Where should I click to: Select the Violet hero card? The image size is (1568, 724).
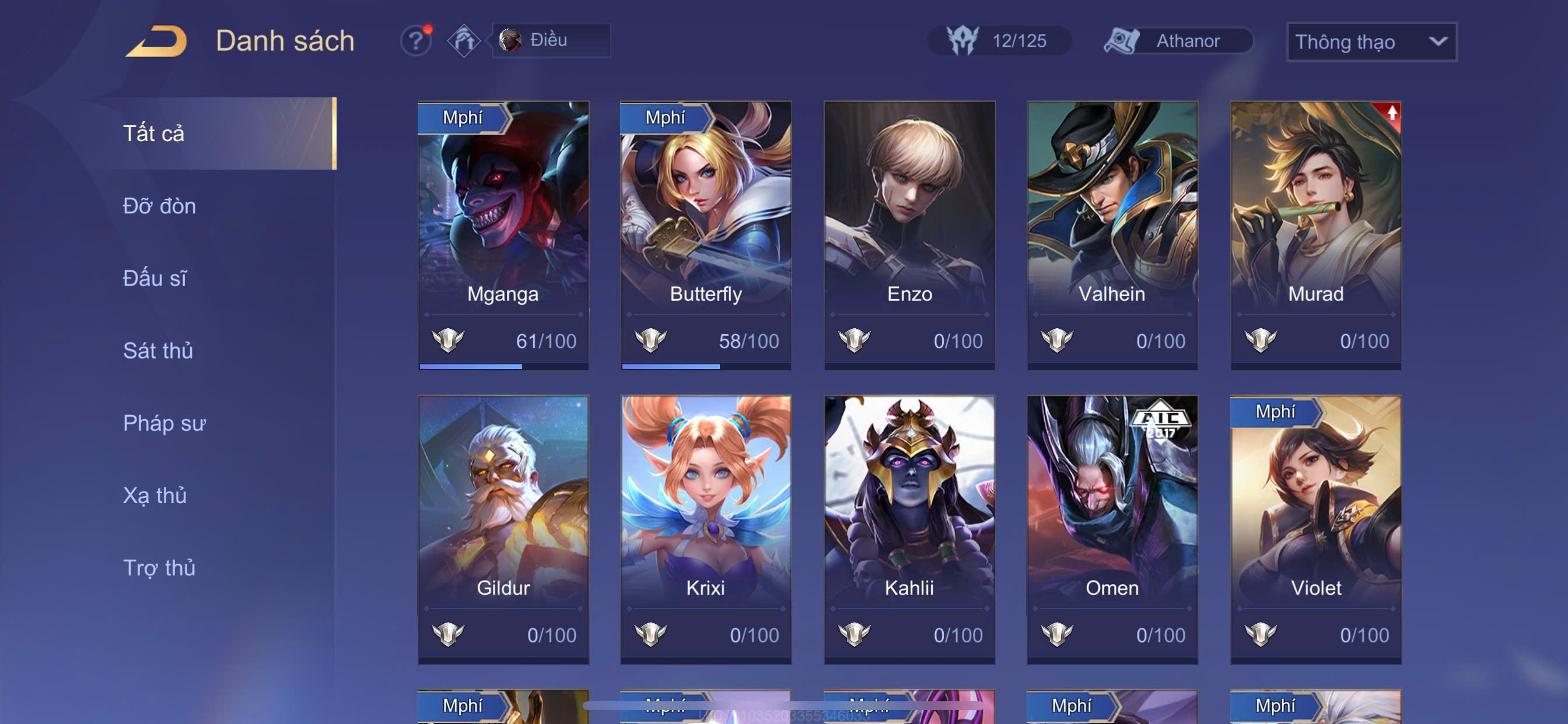tap(1315, 529)
